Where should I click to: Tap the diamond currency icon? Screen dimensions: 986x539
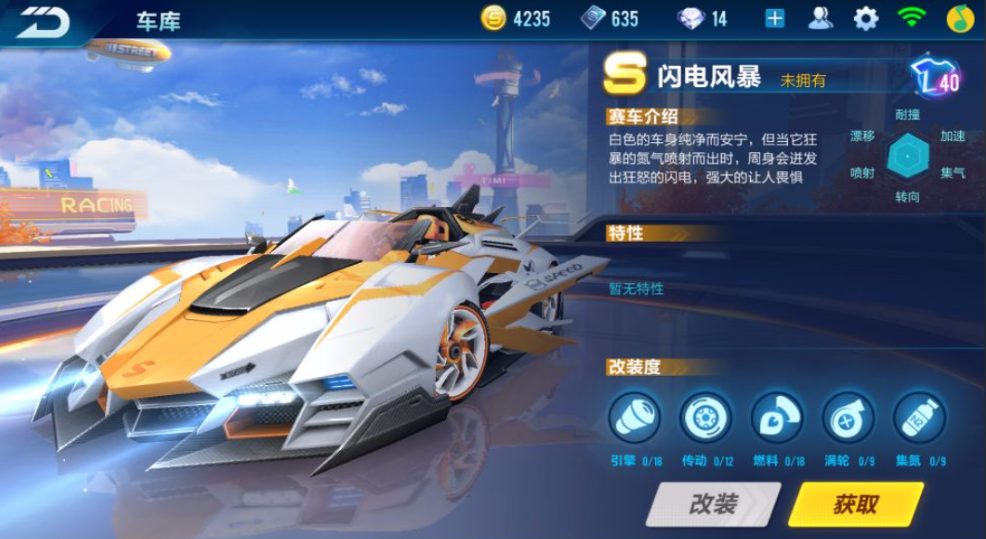(x=691, y=19)
